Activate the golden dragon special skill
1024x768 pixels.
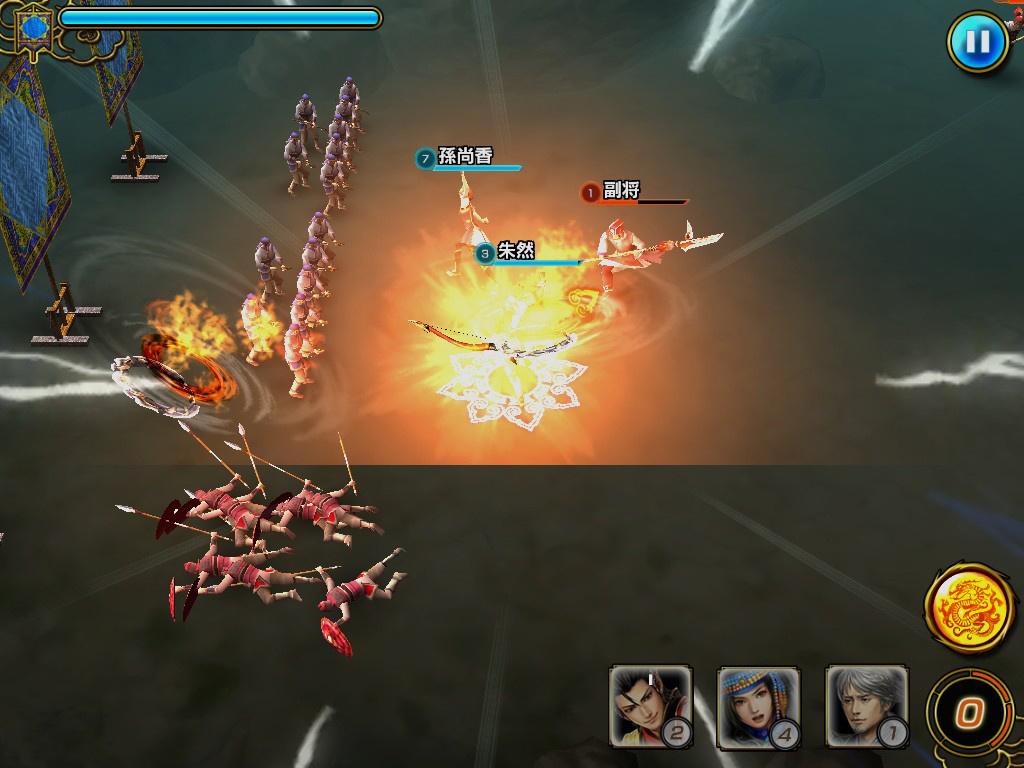[x=969, y=608]
